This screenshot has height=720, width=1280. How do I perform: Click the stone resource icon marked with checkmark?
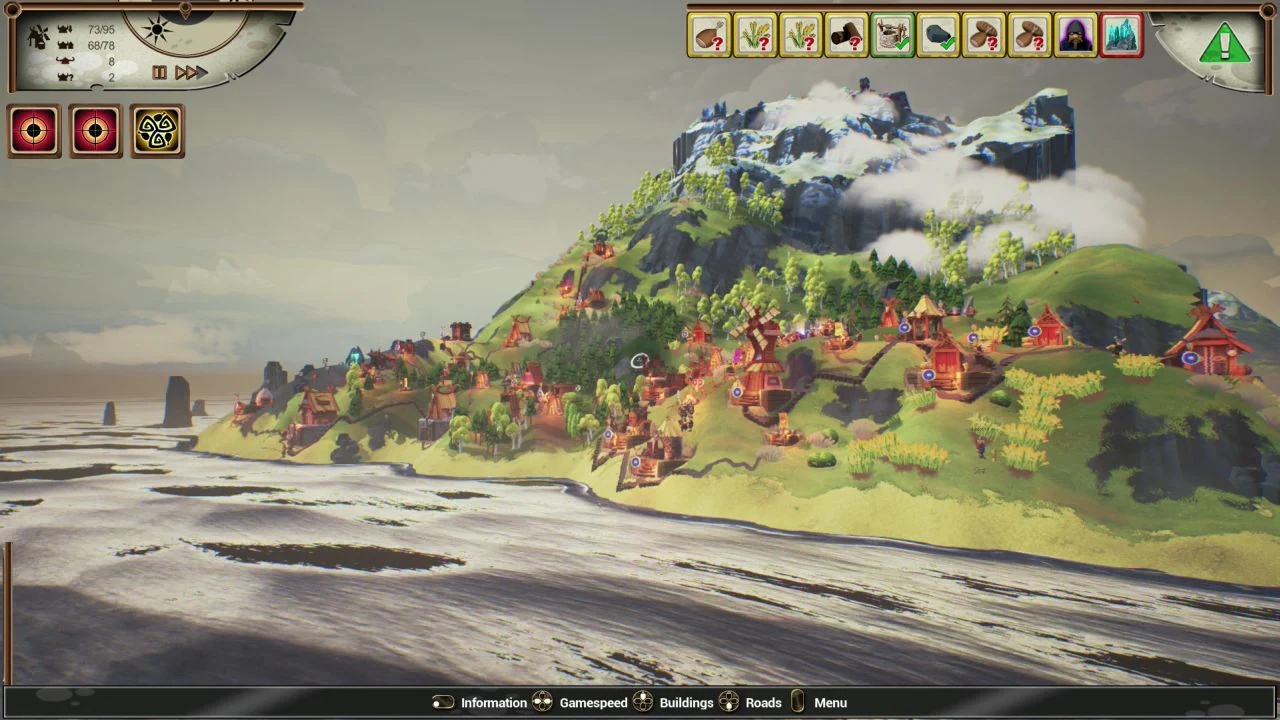coord(938,35)
